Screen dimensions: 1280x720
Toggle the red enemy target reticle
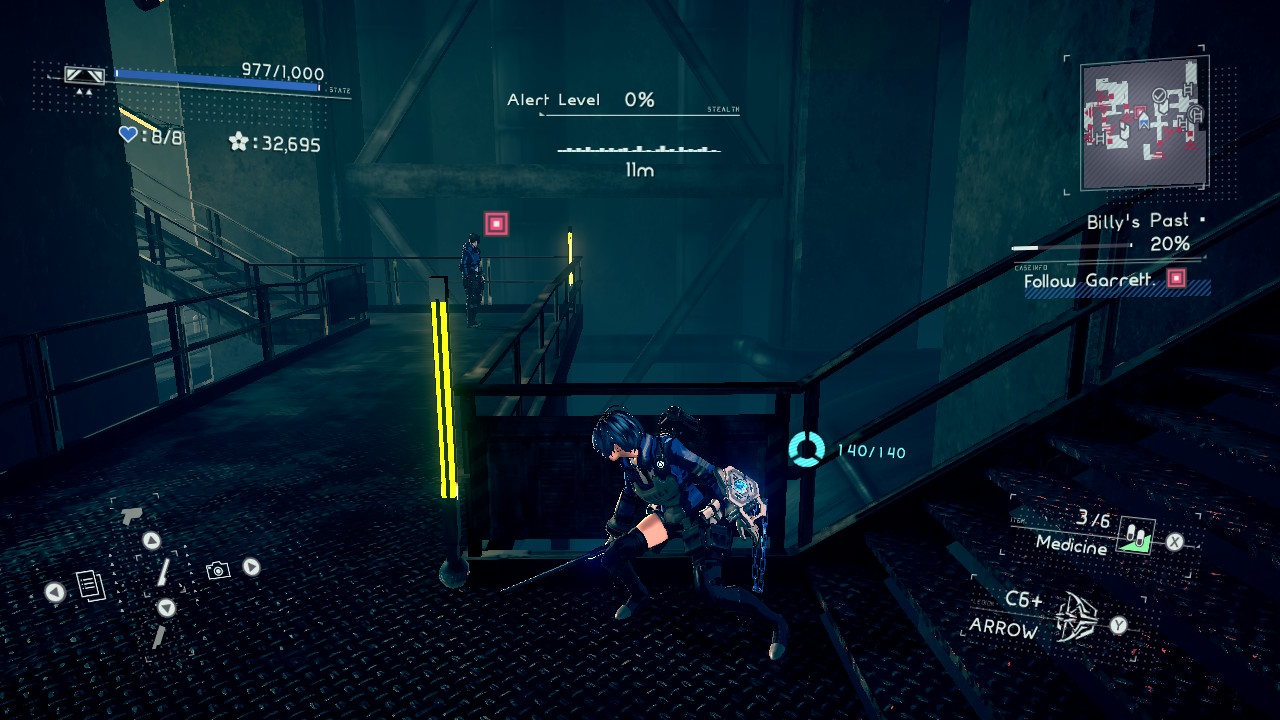(x=497, y=223)
